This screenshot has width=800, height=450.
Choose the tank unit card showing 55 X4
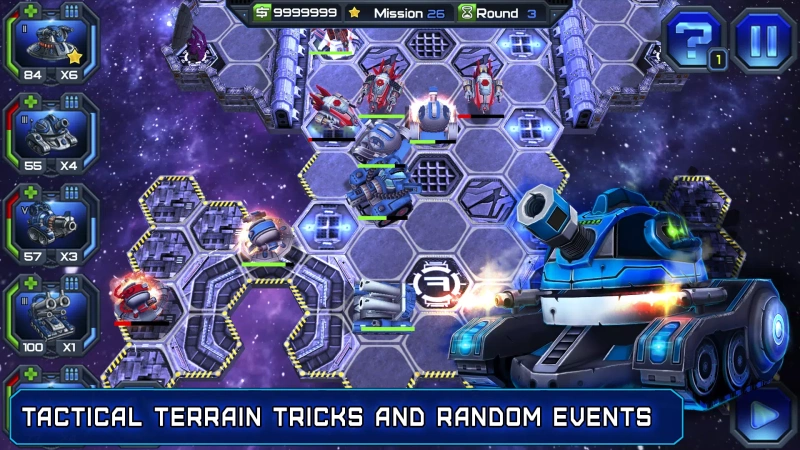click(51, 136)
